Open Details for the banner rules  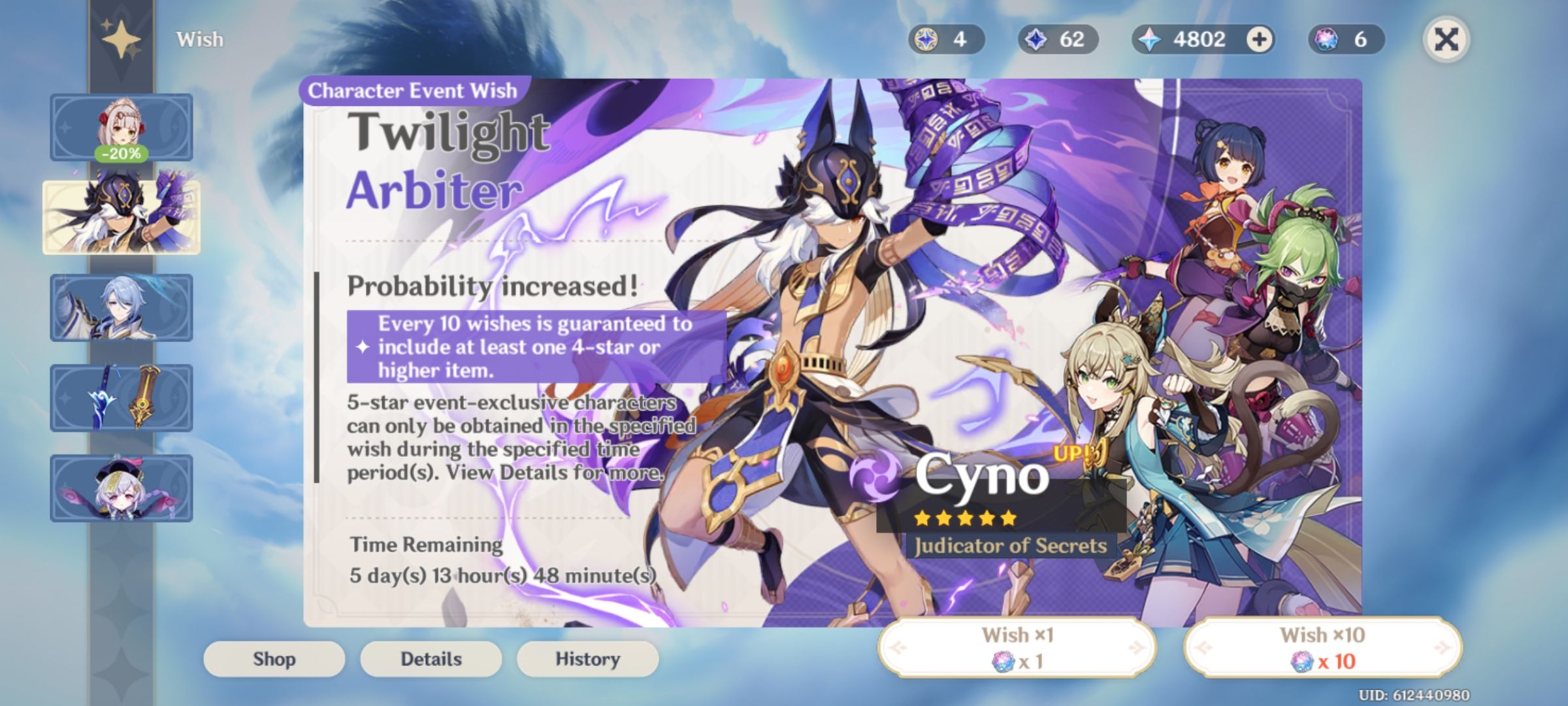[x=431, y=658]
